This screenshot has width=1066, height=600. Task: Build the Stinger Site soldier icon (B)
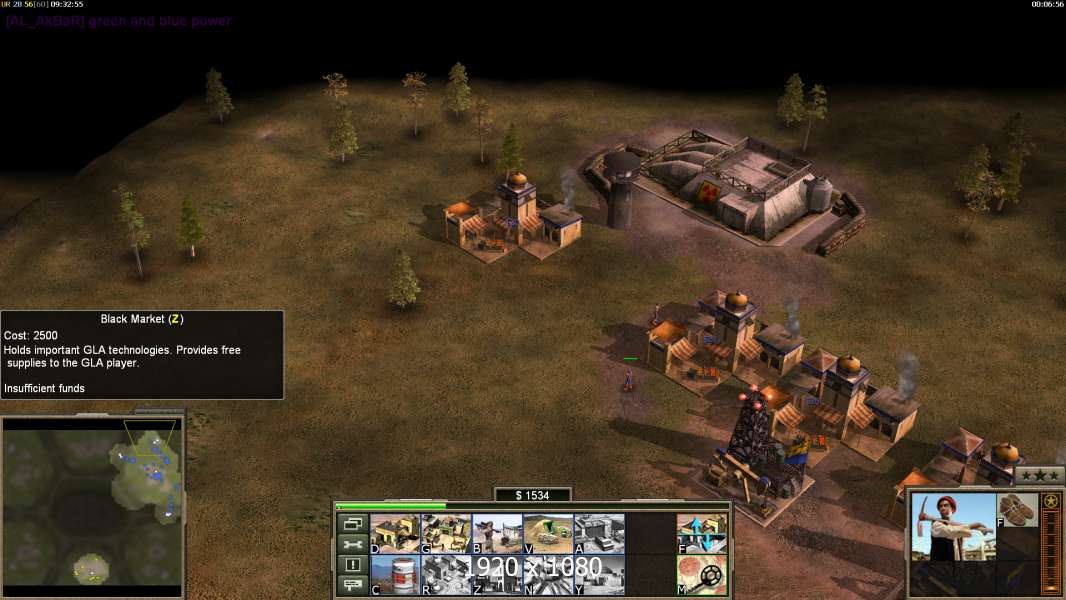click(x=497, y=533)
